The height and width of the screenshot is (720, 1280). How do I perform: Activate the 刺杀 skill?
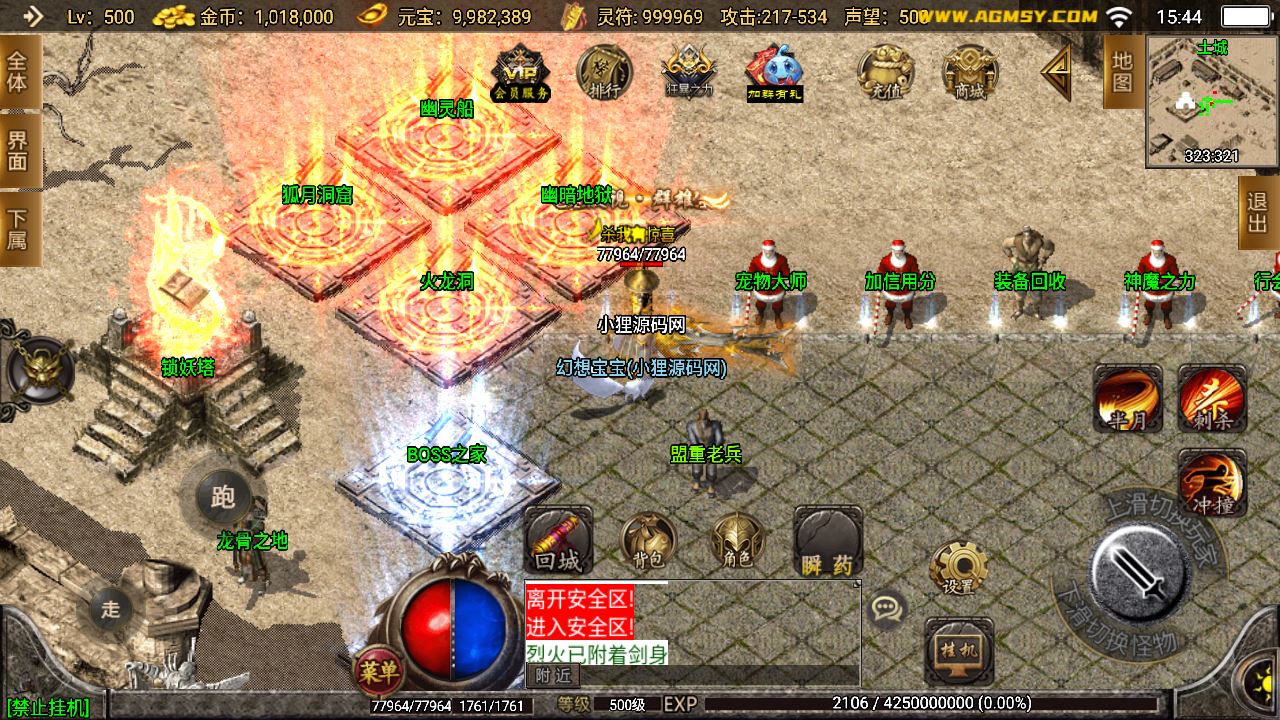1211,398
